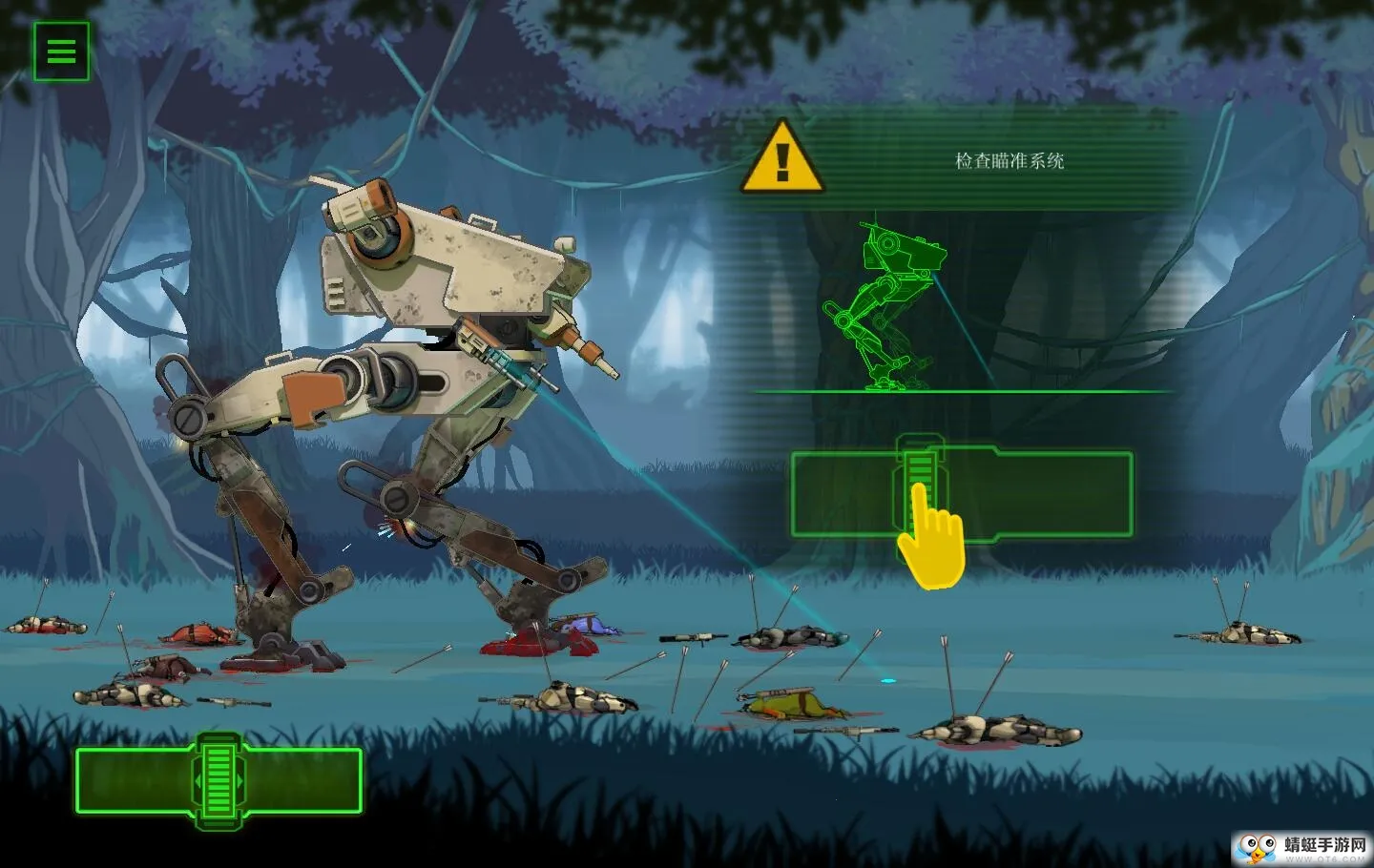Open the green hamburger menu
Screen dimensions: 1374x868
tap(61, 52)
